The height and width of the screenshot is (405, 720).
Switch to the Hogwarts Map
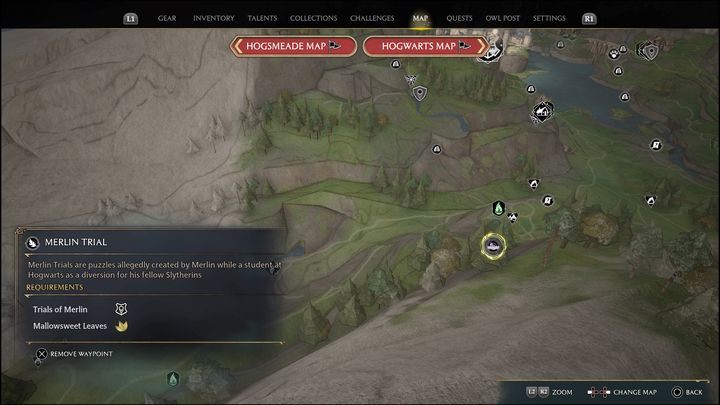pyautogui.click(x=425, y=45)
